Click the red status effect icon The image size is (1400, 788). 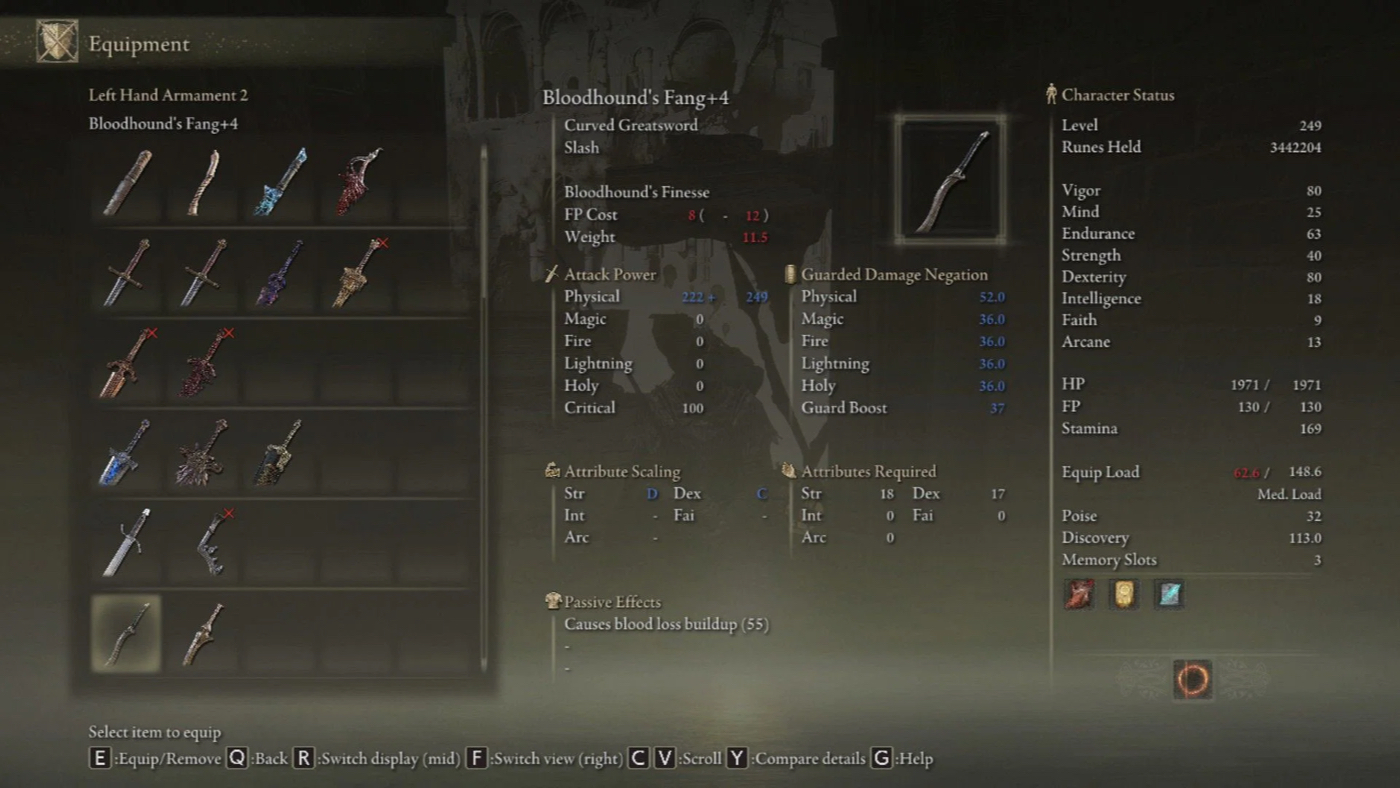1079,595
